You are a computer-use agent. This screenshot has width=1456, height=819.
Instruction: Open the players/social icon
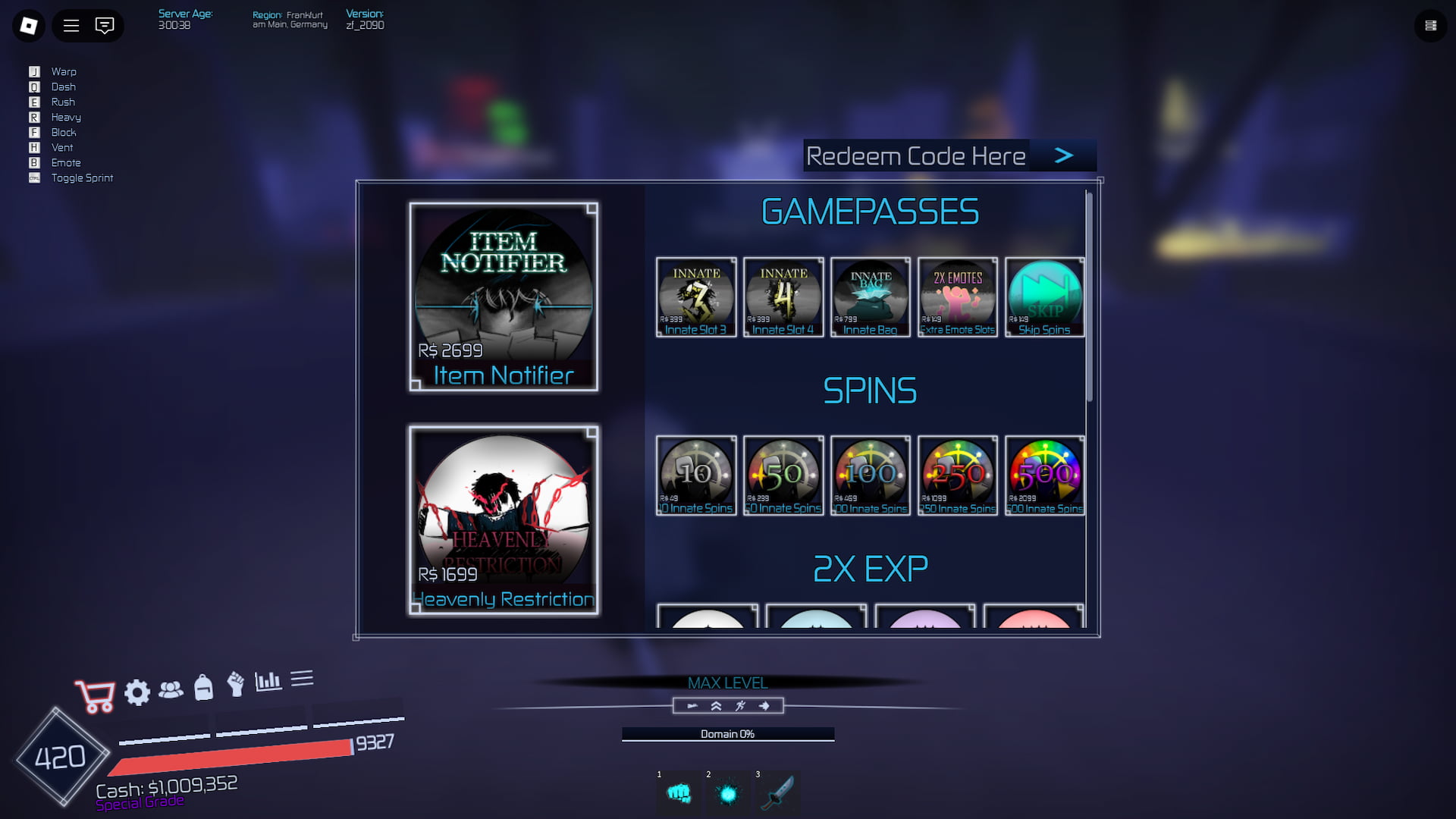172,690
